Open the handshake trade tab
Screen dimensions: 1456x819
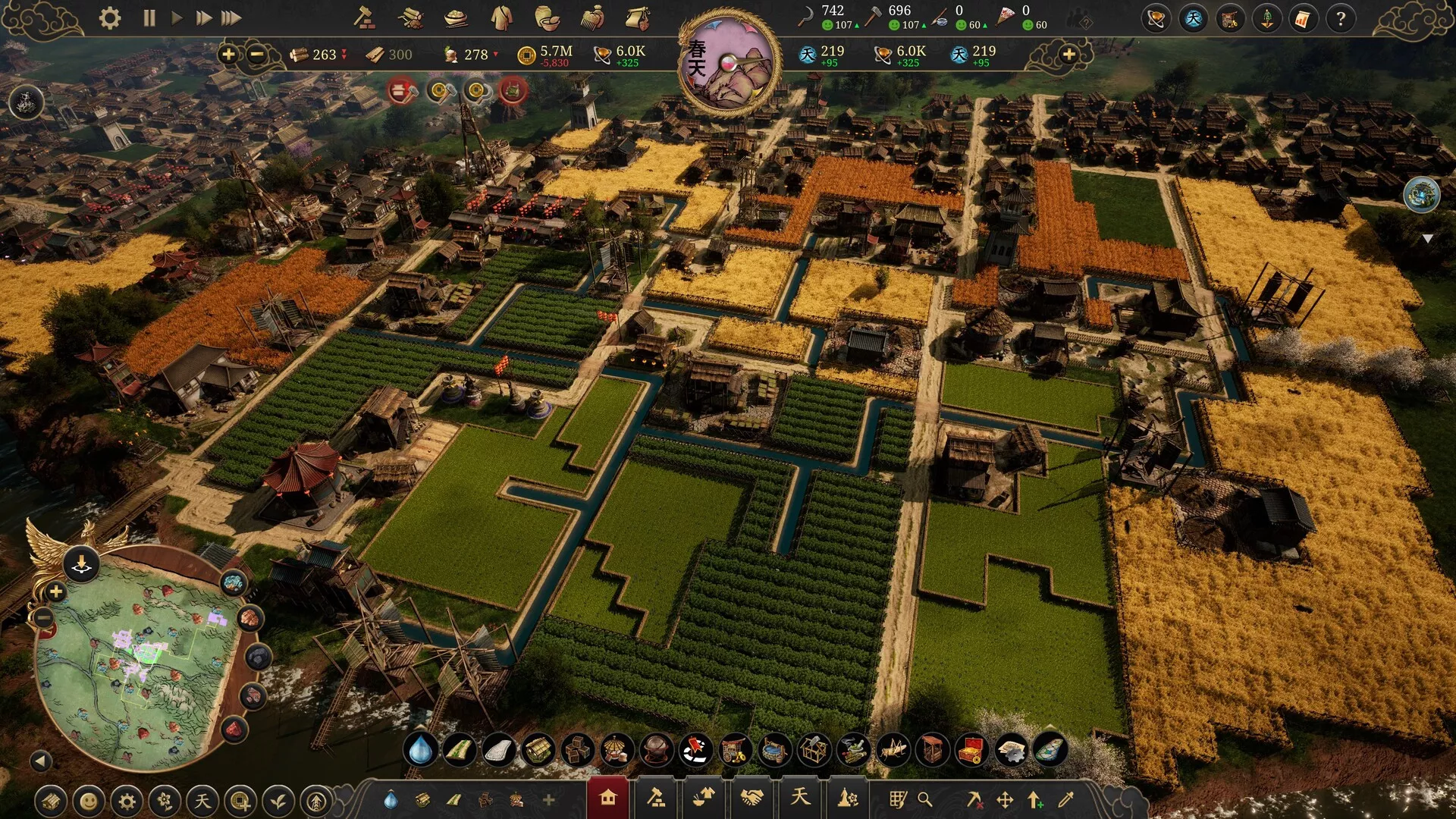(752, 799)
